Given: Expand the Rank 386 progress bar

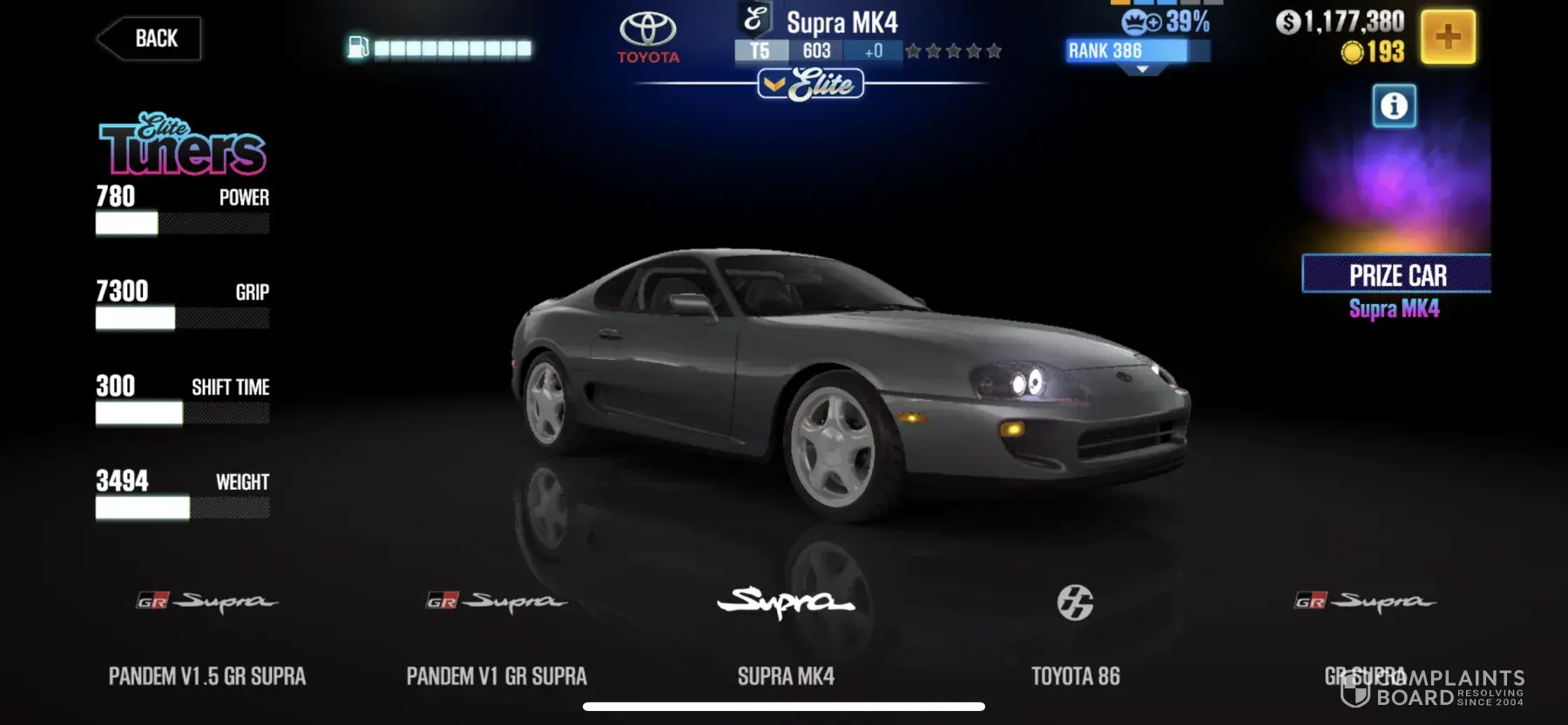Looking at the screenshot, I should coord(1138,52).
